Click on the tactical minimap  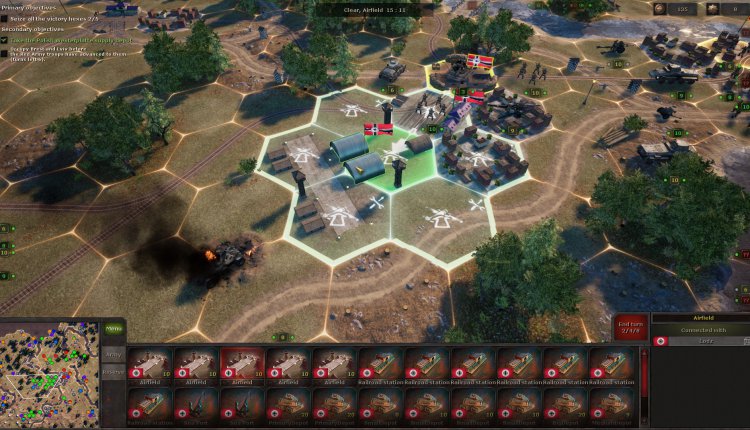pos(49,373)
